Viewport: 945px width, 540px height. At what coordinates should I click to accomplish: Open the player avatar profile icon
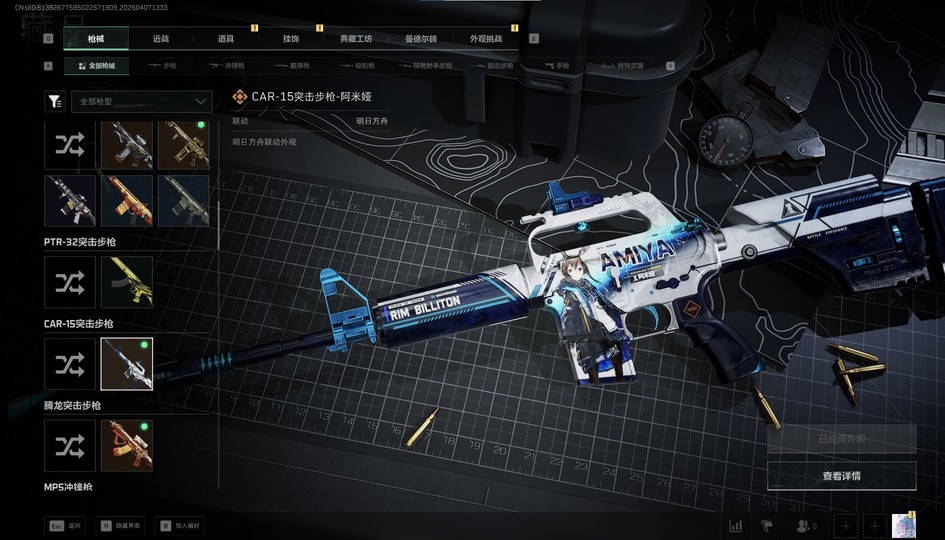(904, 525)
